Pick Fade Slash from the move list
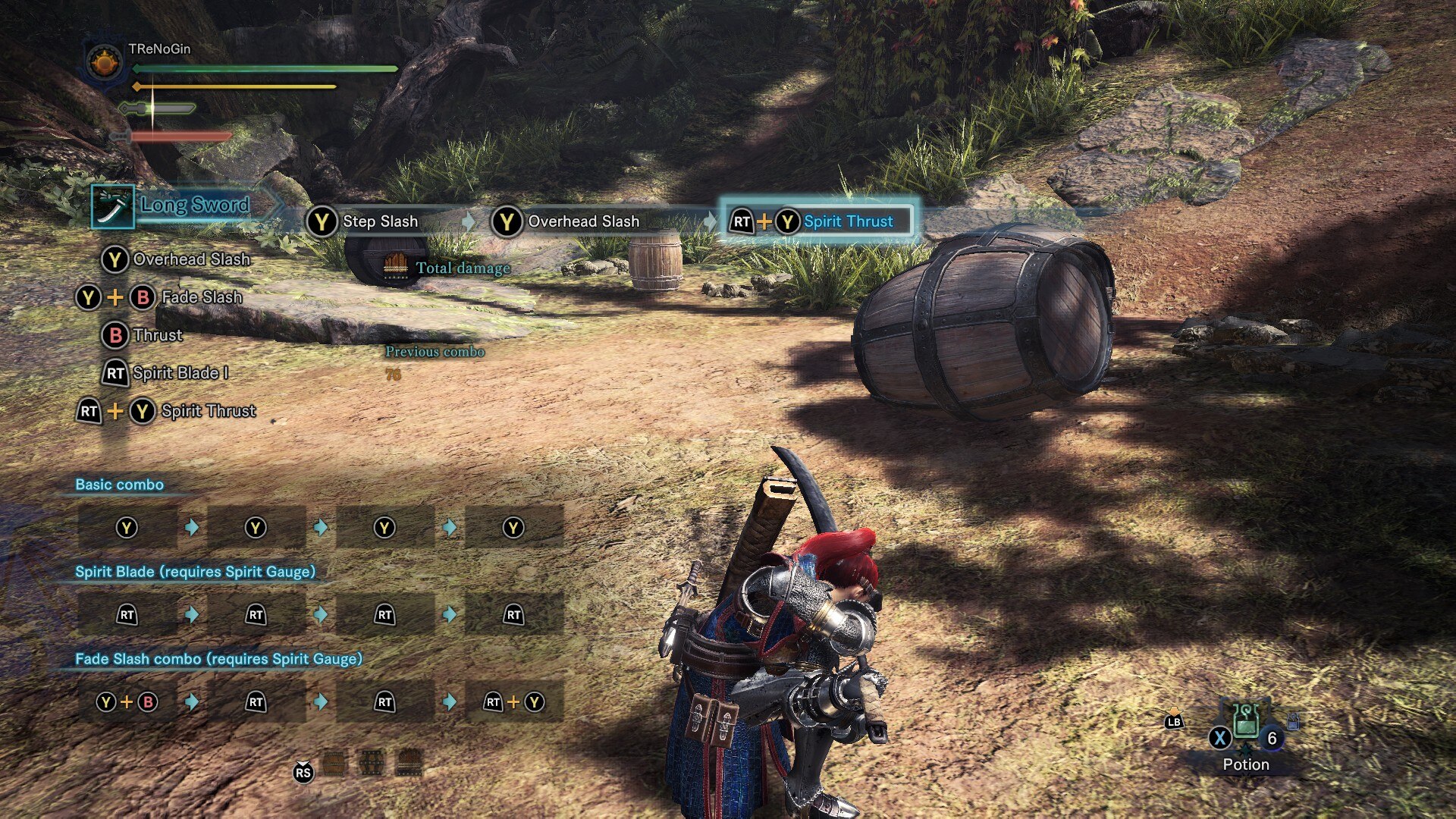 [202, 297]
